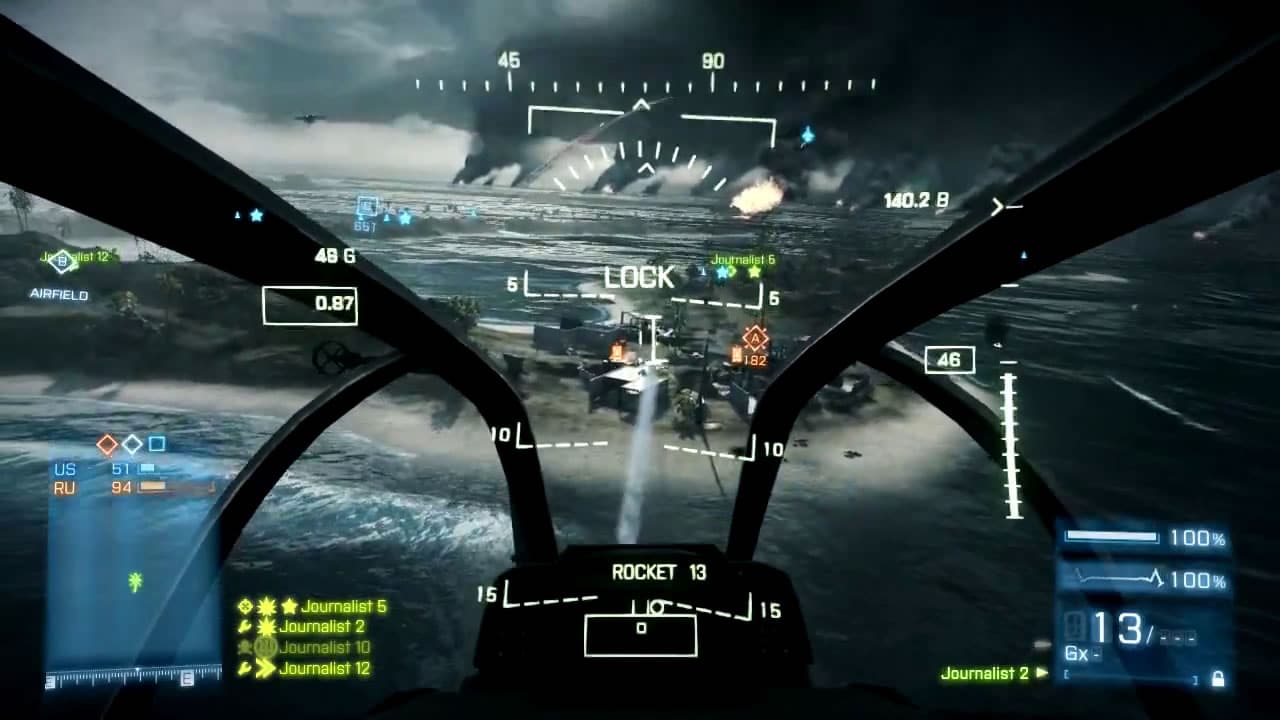
Task: Select Journalist 5 in the squad list
Action: tap(343, 606)
